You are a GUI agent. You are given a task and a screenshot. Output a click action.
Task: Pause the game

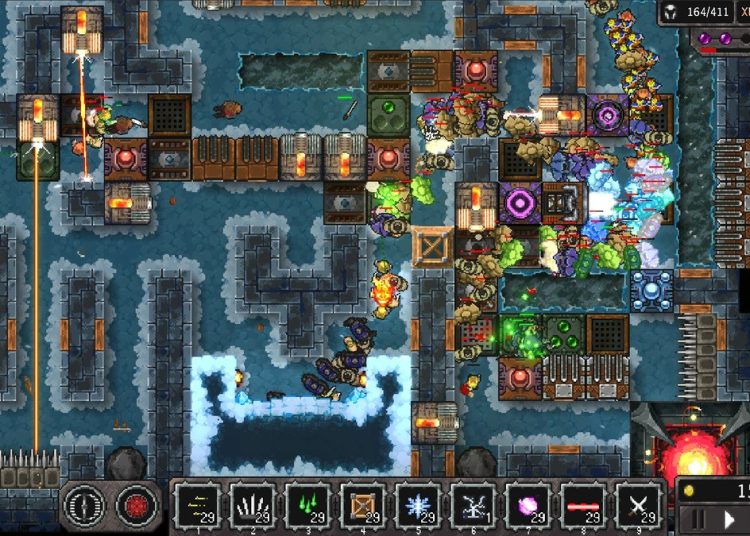tap(700, 520)
